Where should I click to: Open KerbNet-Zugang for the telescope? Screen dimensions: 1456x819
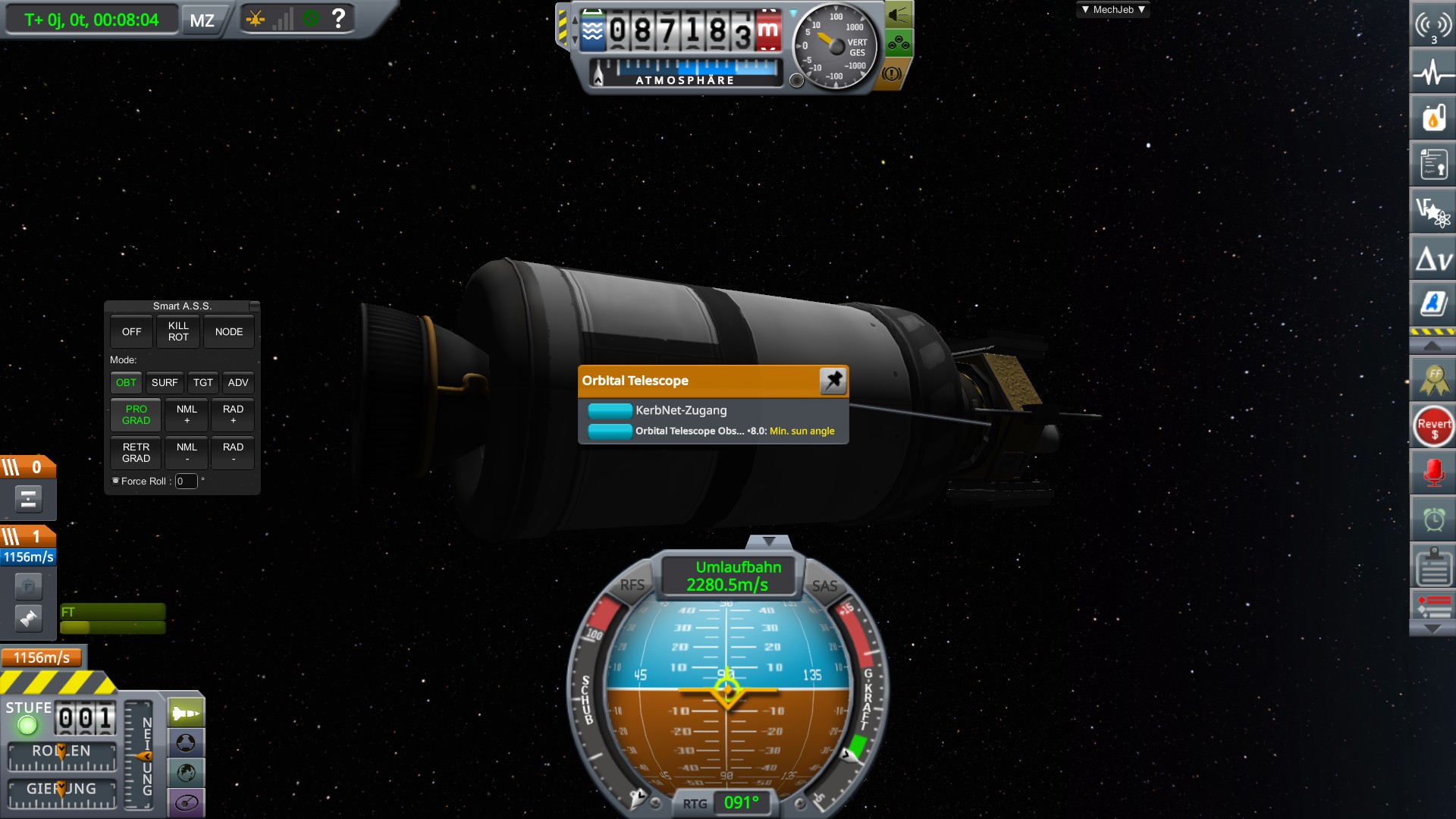[x=610, y=410]
